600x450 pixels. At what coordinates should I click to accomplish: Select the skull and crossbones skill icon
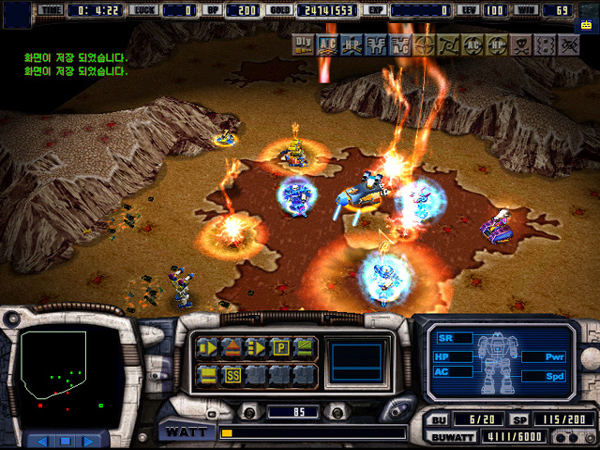coord(522,44)
